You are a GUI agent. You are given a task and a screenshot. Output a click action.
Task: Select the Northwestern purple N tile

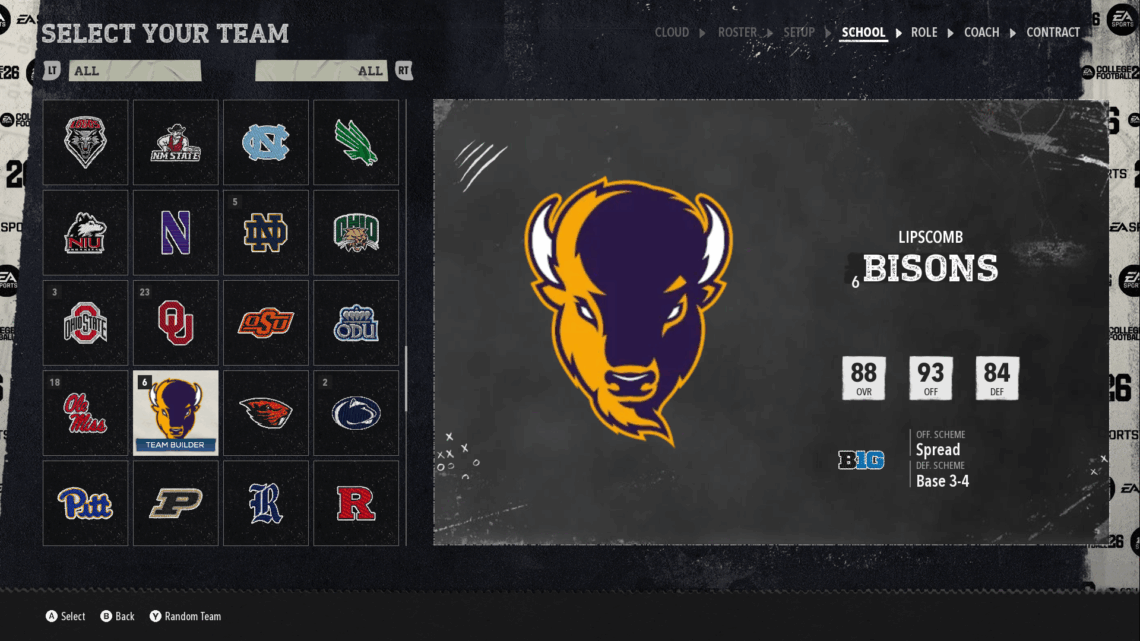175,232
